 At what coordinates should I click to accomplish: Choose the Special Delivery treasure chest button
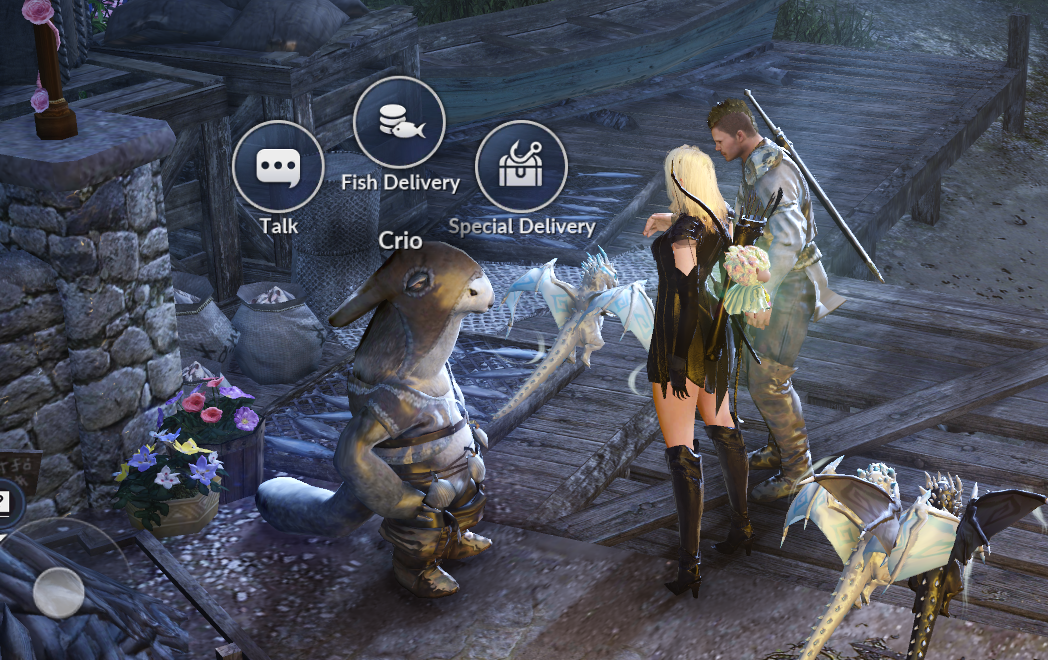click(x=521, y=167)
